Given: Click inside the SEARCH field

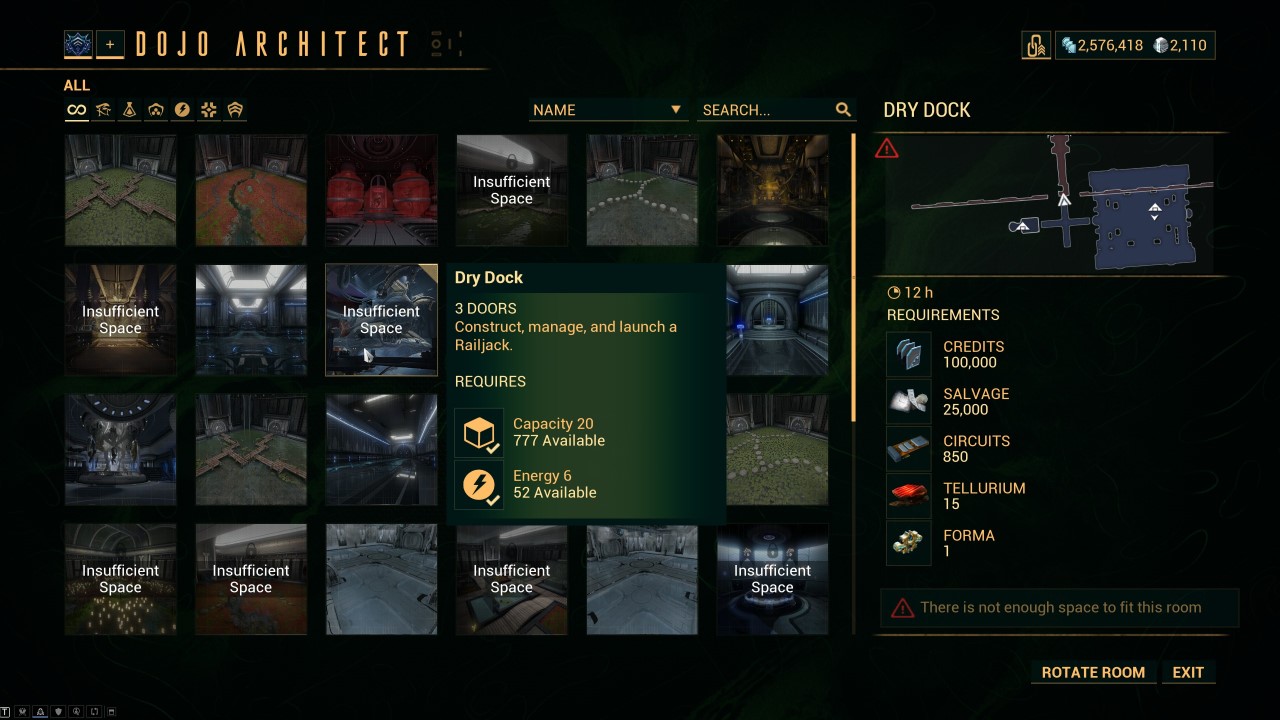Looking at the screenshot, I should tap(765, 110).
